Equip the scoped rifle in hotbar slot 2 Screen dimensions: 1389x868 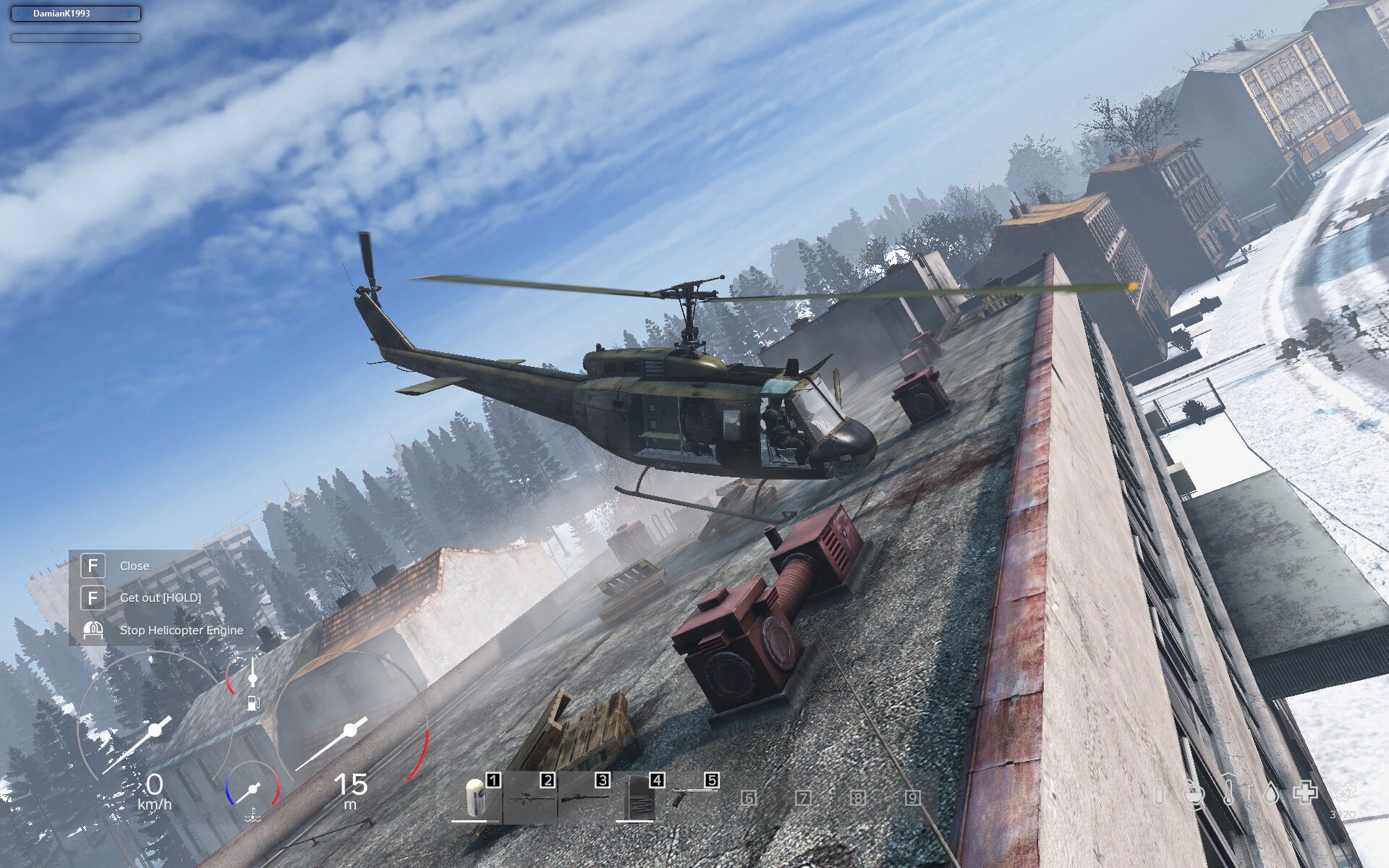(x=530, y=799)
